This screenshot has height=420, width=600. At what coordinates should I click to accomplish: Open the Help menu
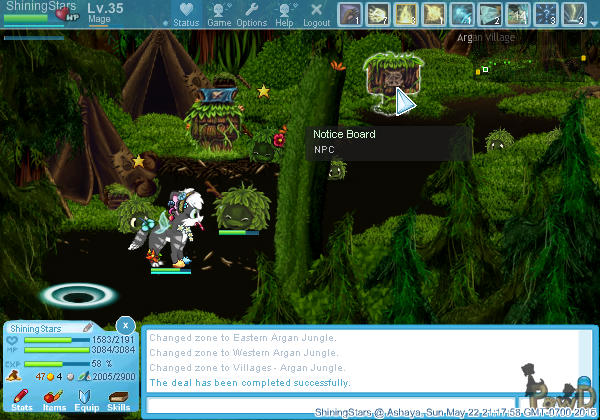click(284, 14)
